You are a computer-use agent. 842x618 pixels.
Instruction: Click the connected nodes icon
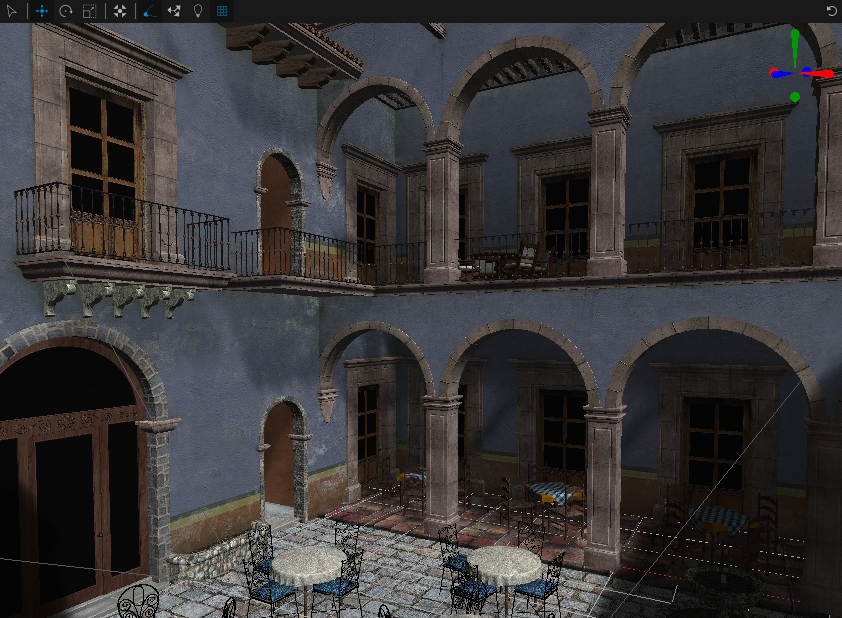point(173,11)
